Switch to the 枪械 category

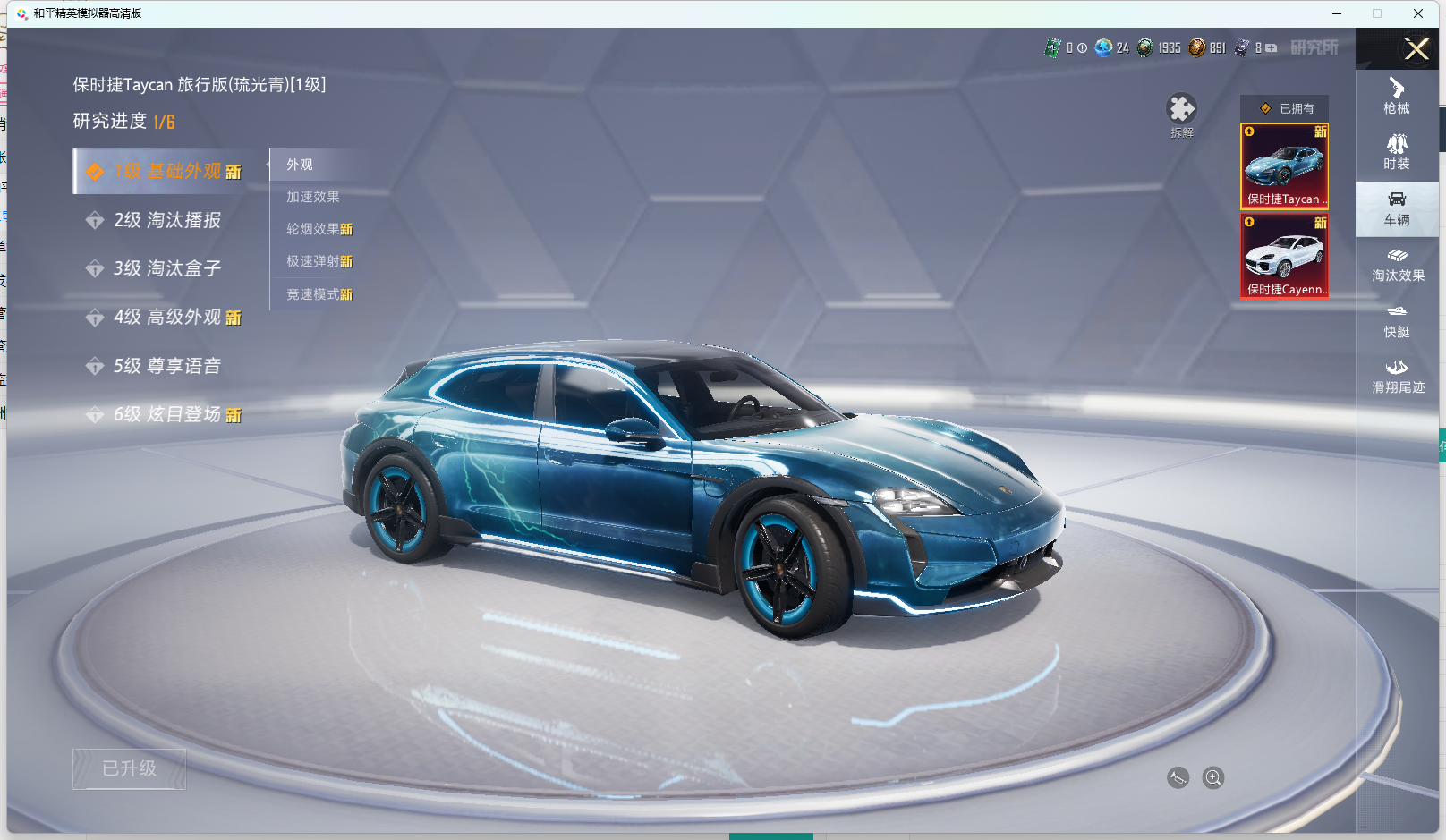click(1396, 96)
